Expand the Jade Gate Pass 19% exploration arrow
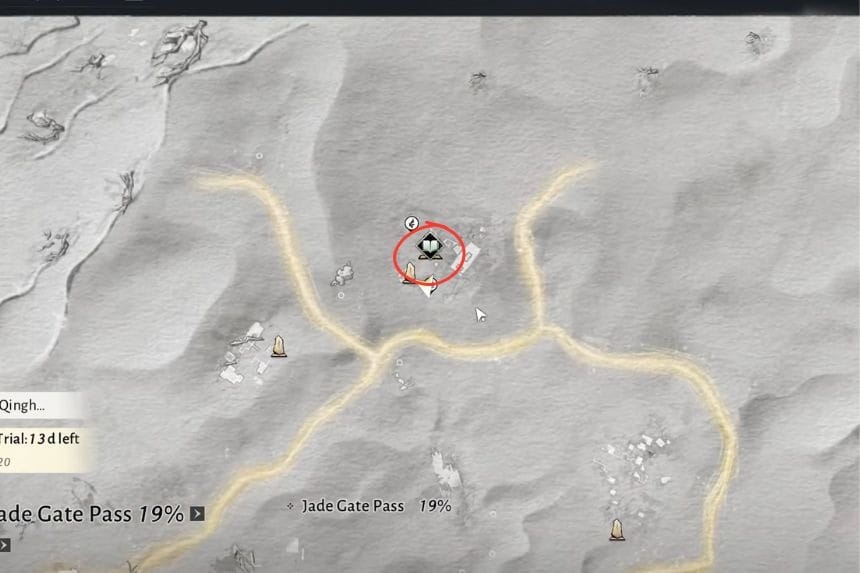The height and width of the screenshot is (573, 860). (x=197, y=514)
